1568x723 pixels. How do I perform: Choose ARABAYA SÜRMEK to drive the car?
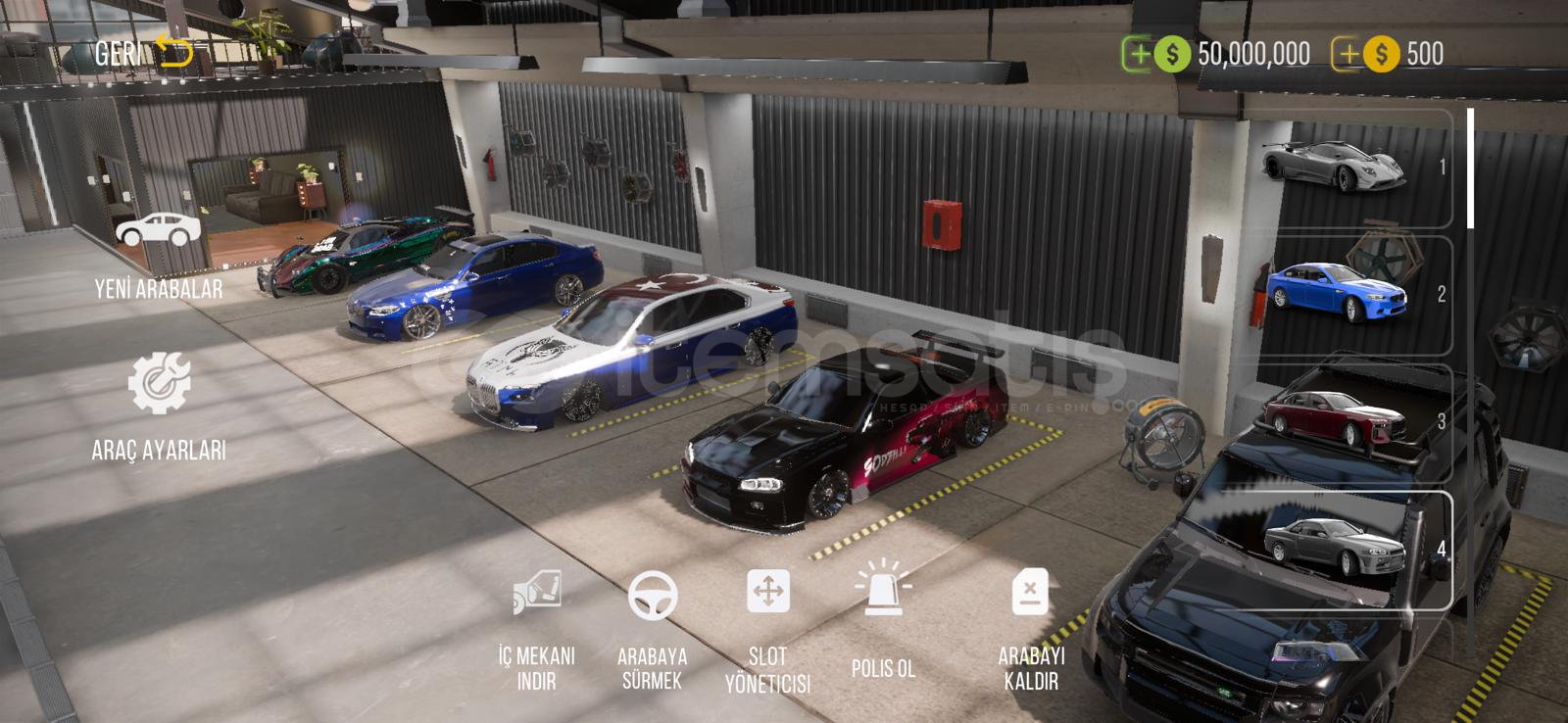[652, 629]
